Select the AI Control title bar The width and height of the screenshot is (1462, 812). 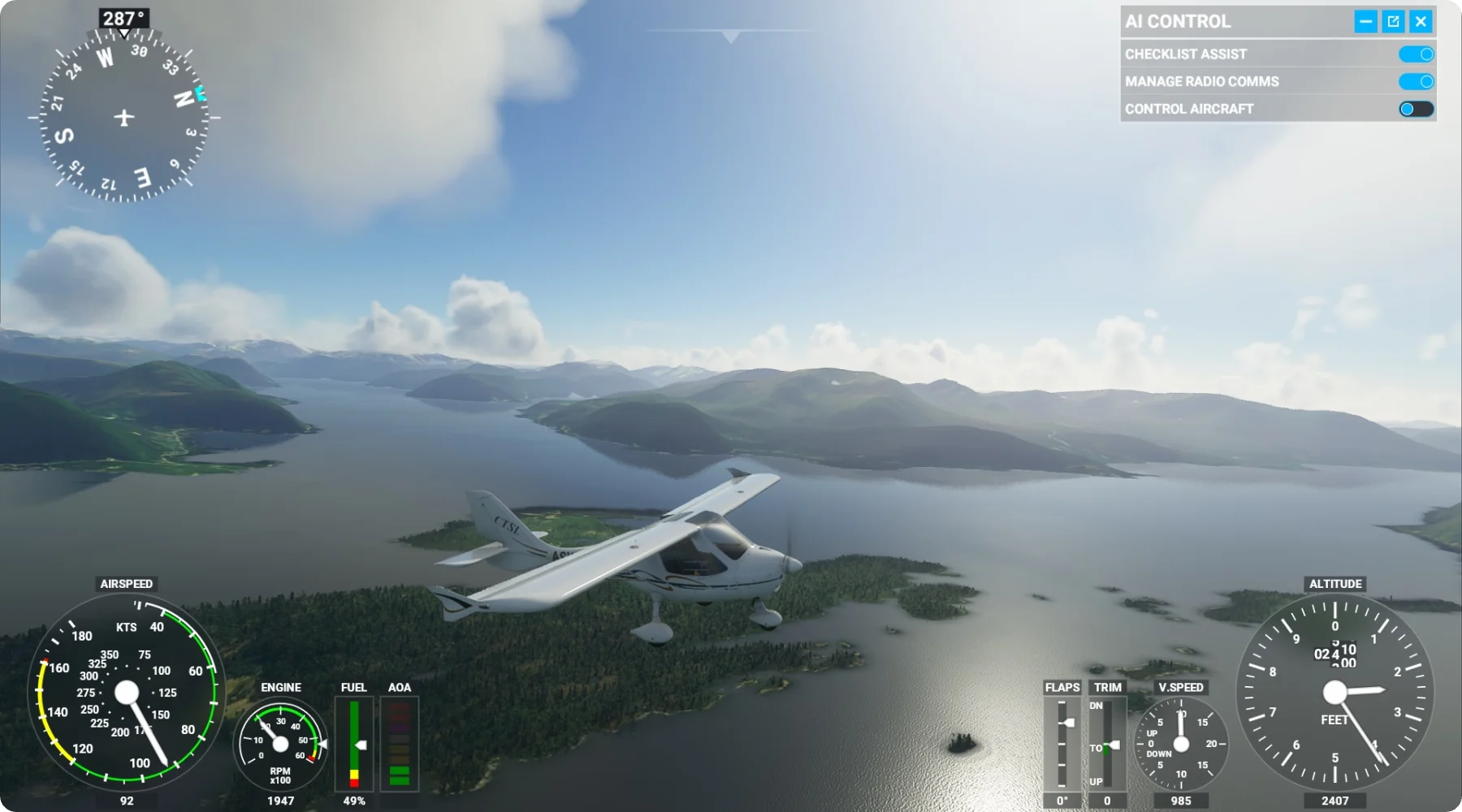[x=1178, y=21]
